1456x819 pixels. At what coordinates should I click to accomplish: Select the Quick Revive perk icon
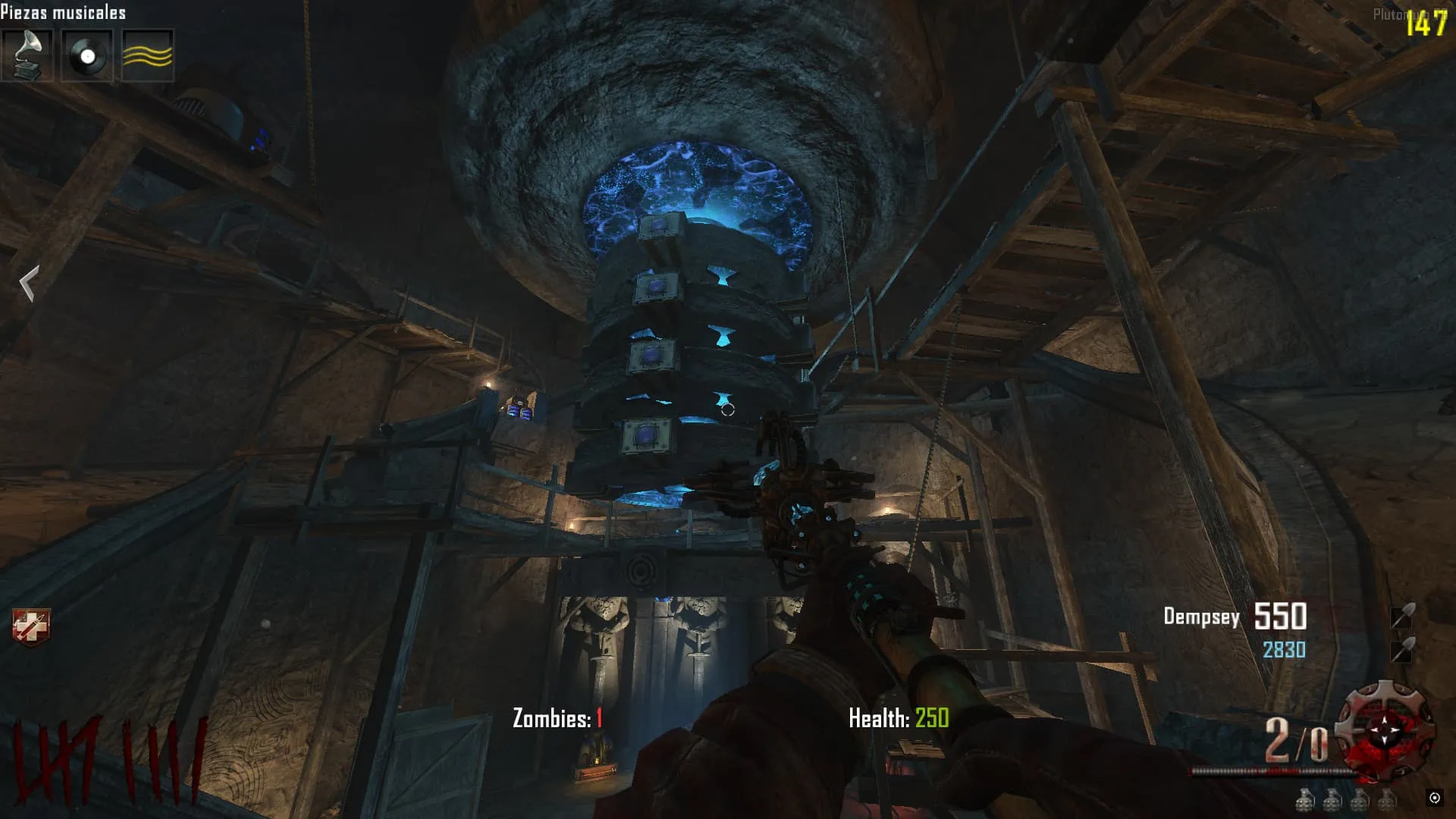[x=31, y=627]
